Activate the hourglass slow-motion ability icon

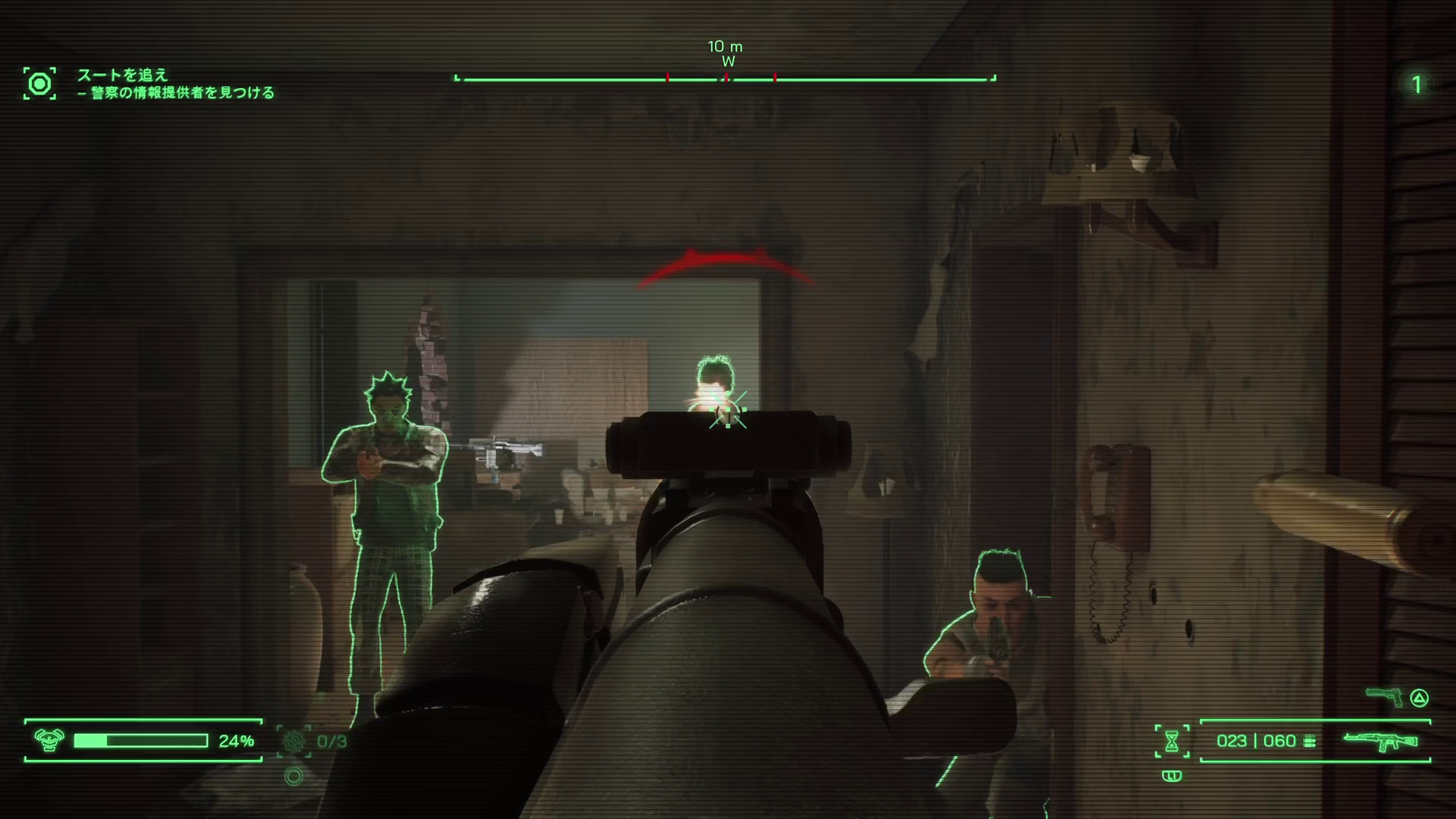pos(1172,741)
